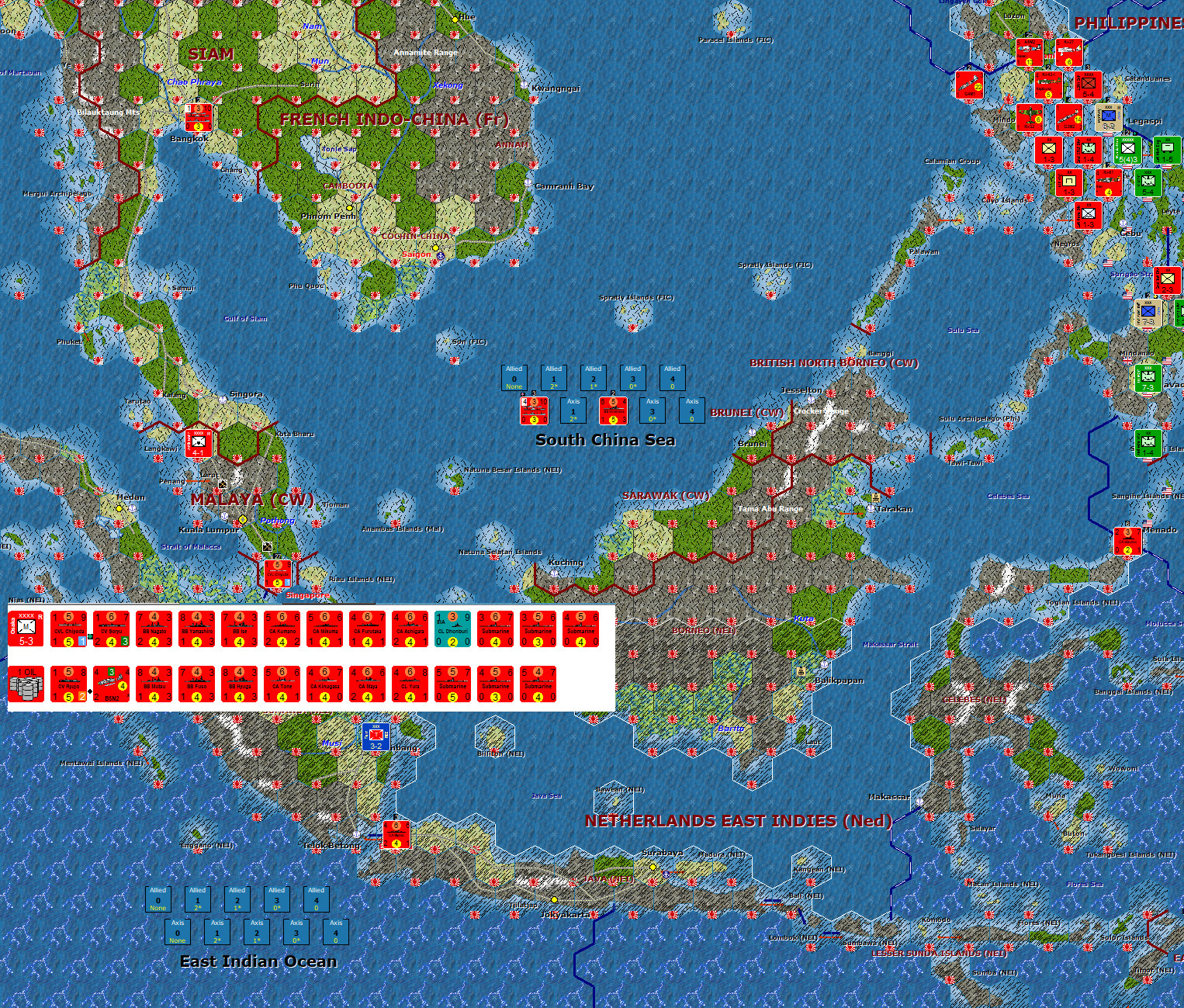Click the blue 3-2 unit at Palembang

(376, 738)
